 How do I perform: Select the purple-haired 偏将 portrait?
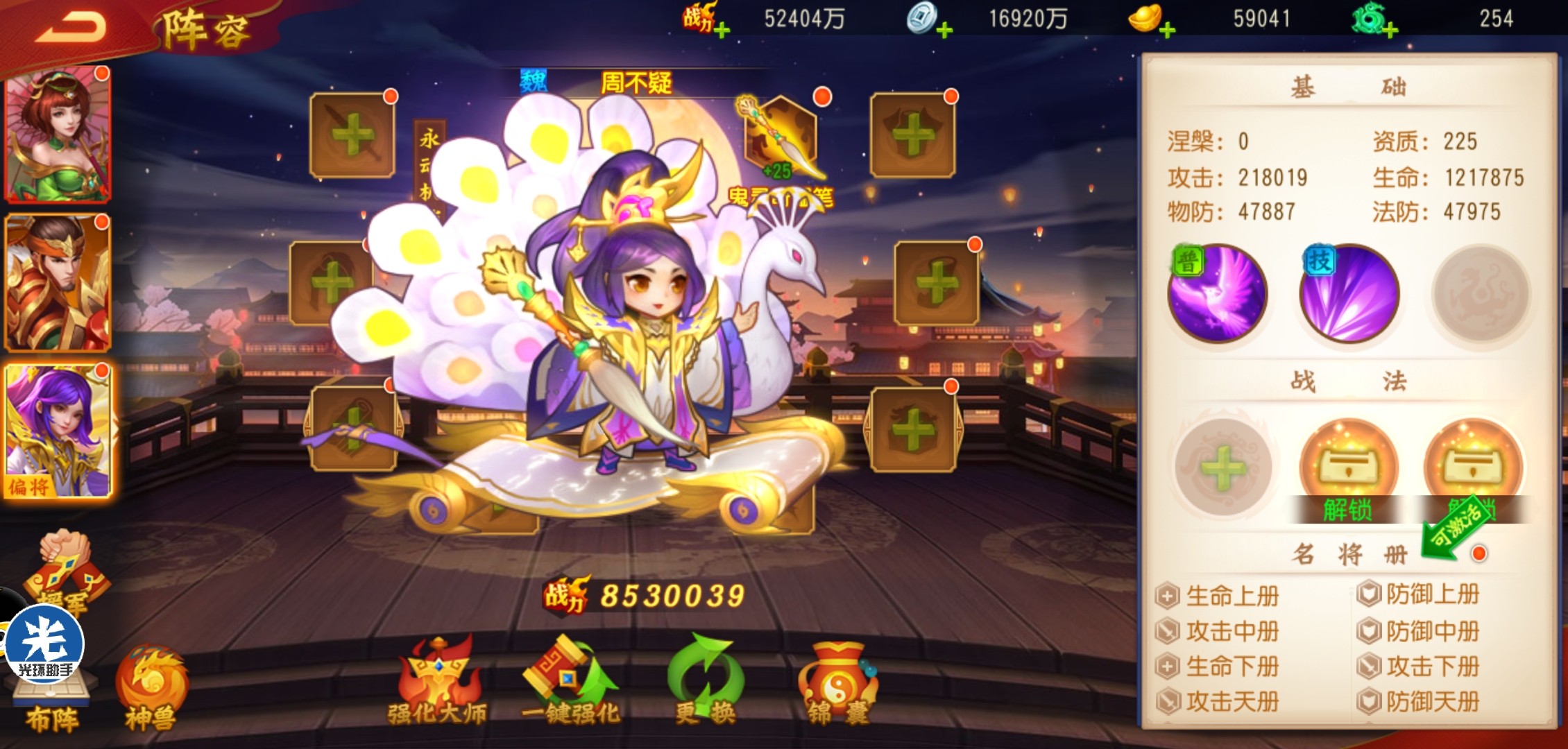click(58, 430)
